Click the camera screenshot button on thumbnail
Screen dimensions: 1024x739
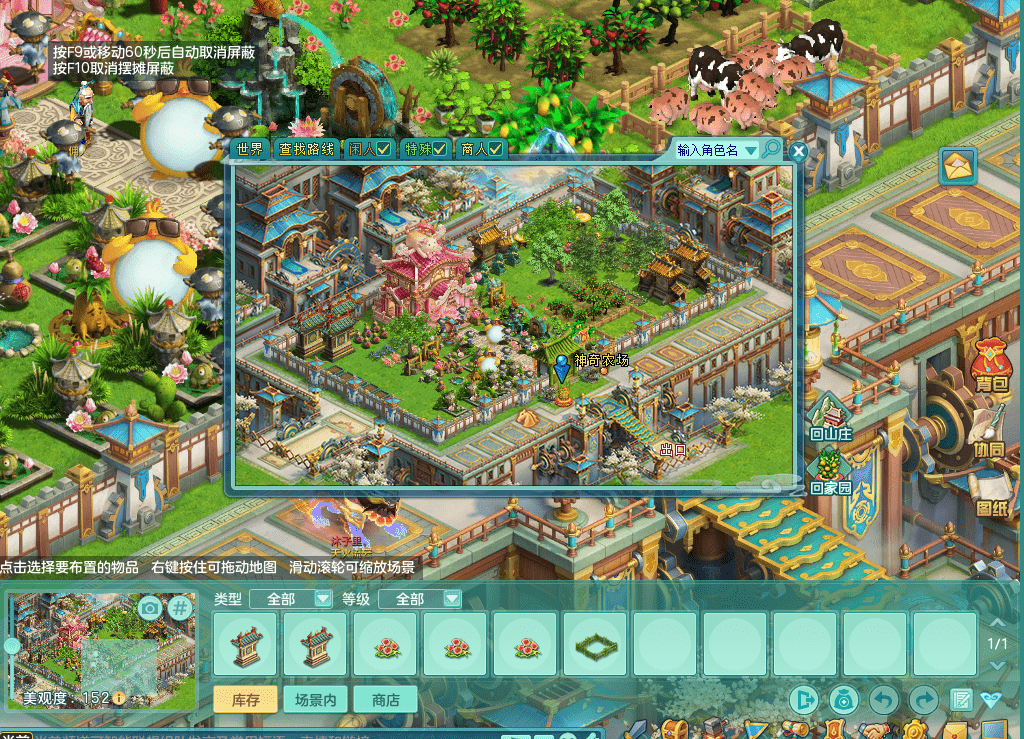(149, 607)
